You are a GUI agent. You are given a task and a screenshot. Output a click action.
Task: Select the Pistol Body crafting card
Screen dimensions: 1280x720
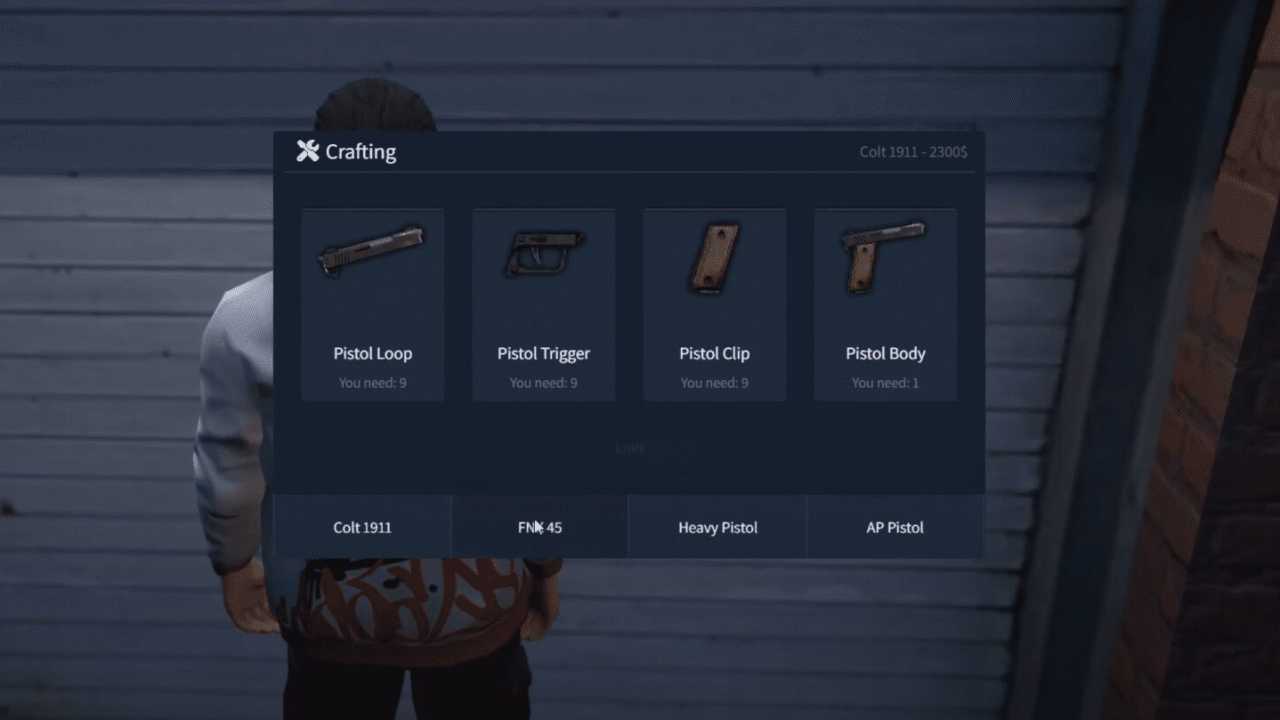tap(885, 305)
